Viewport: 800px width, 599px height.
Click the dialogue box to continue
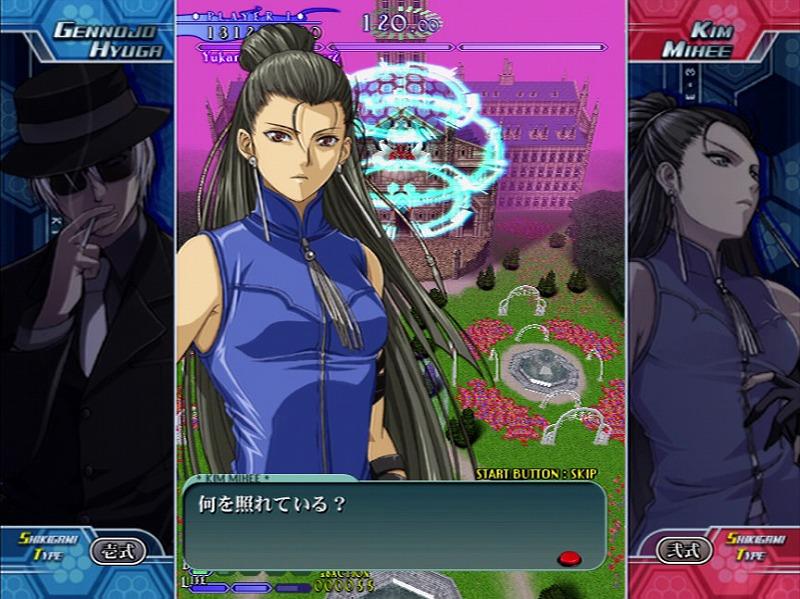394,524
